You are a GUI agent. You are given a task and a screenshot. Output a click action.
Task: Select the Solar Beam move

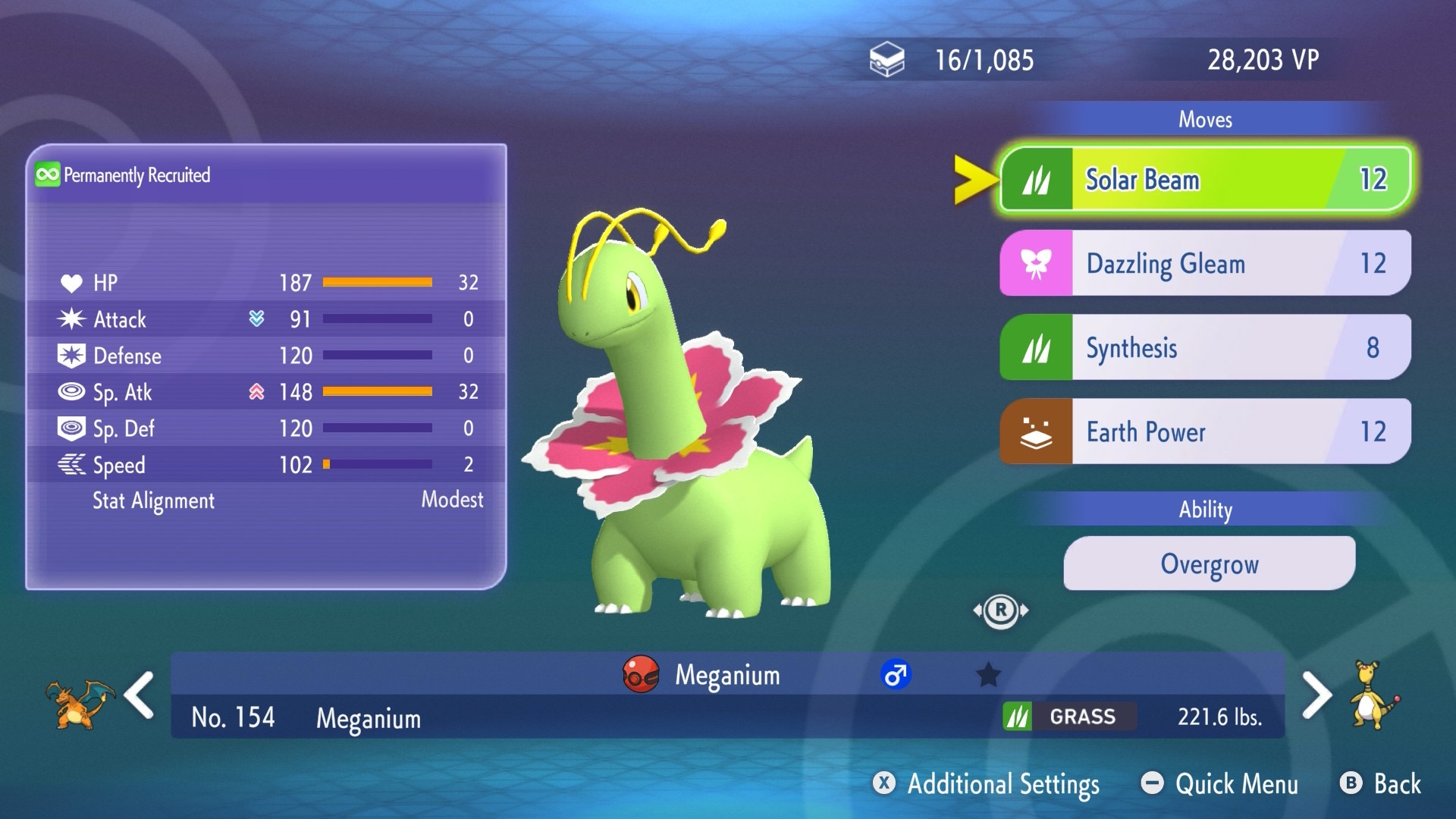(1206, 180)
